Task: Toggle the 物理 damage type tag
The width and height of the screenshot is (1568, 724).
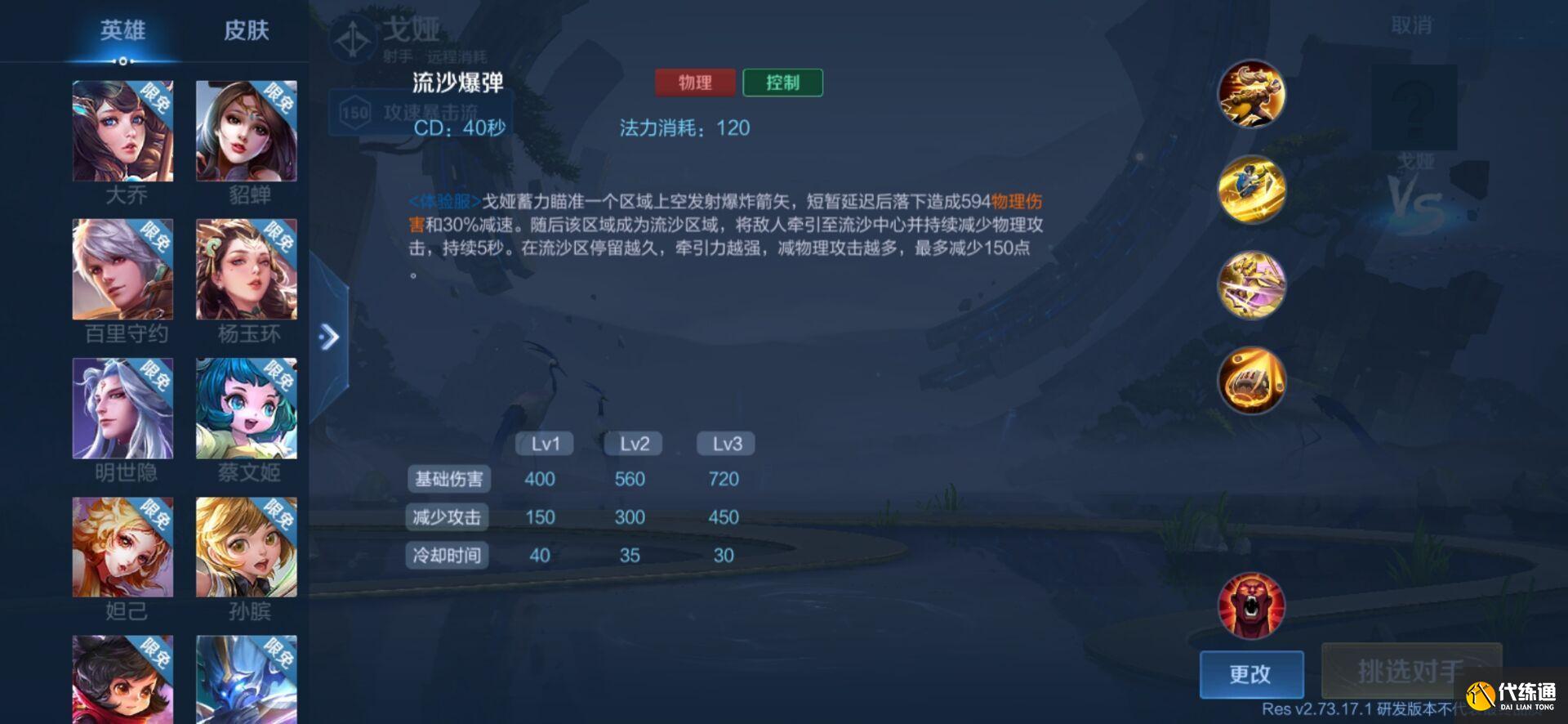Action: 693,83
